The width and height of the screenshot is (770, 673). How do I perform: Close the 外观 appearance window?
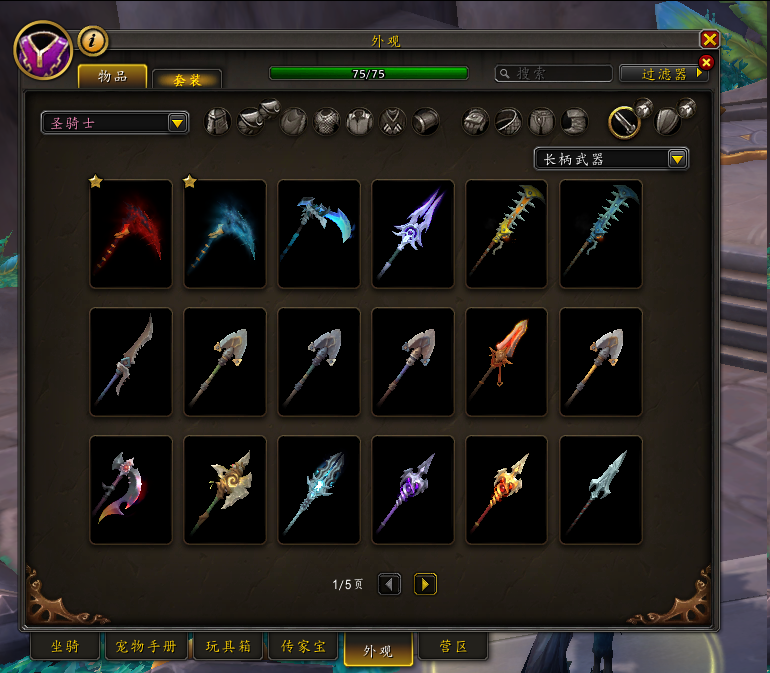710,40
